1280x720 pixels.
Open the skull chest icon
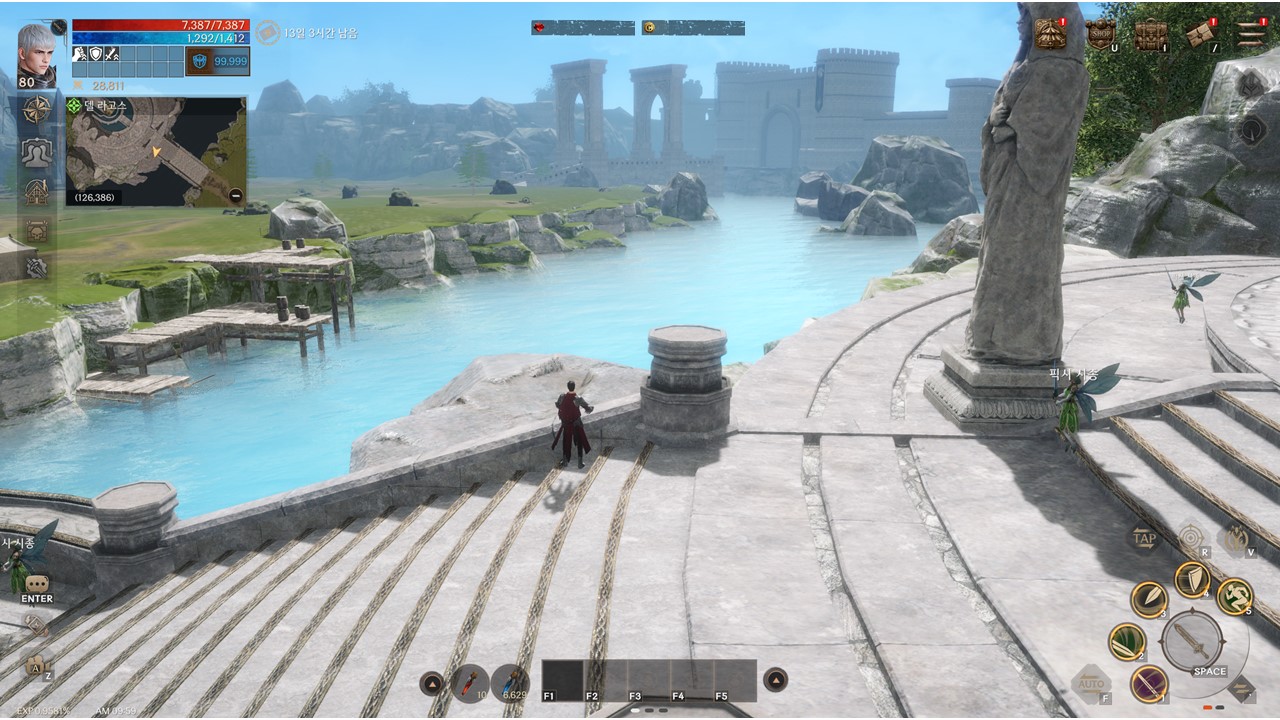[x=37, y=230]
